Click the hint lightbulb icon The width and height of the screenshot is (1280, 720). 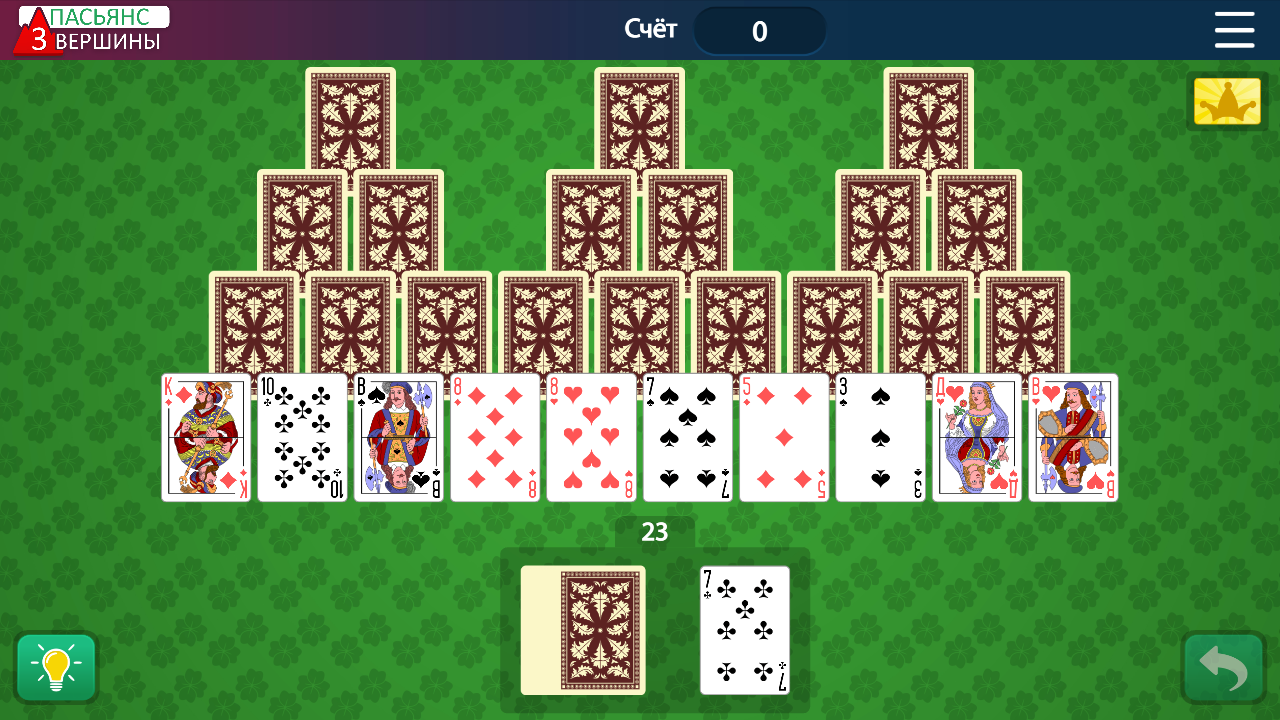tap(56, 667)
